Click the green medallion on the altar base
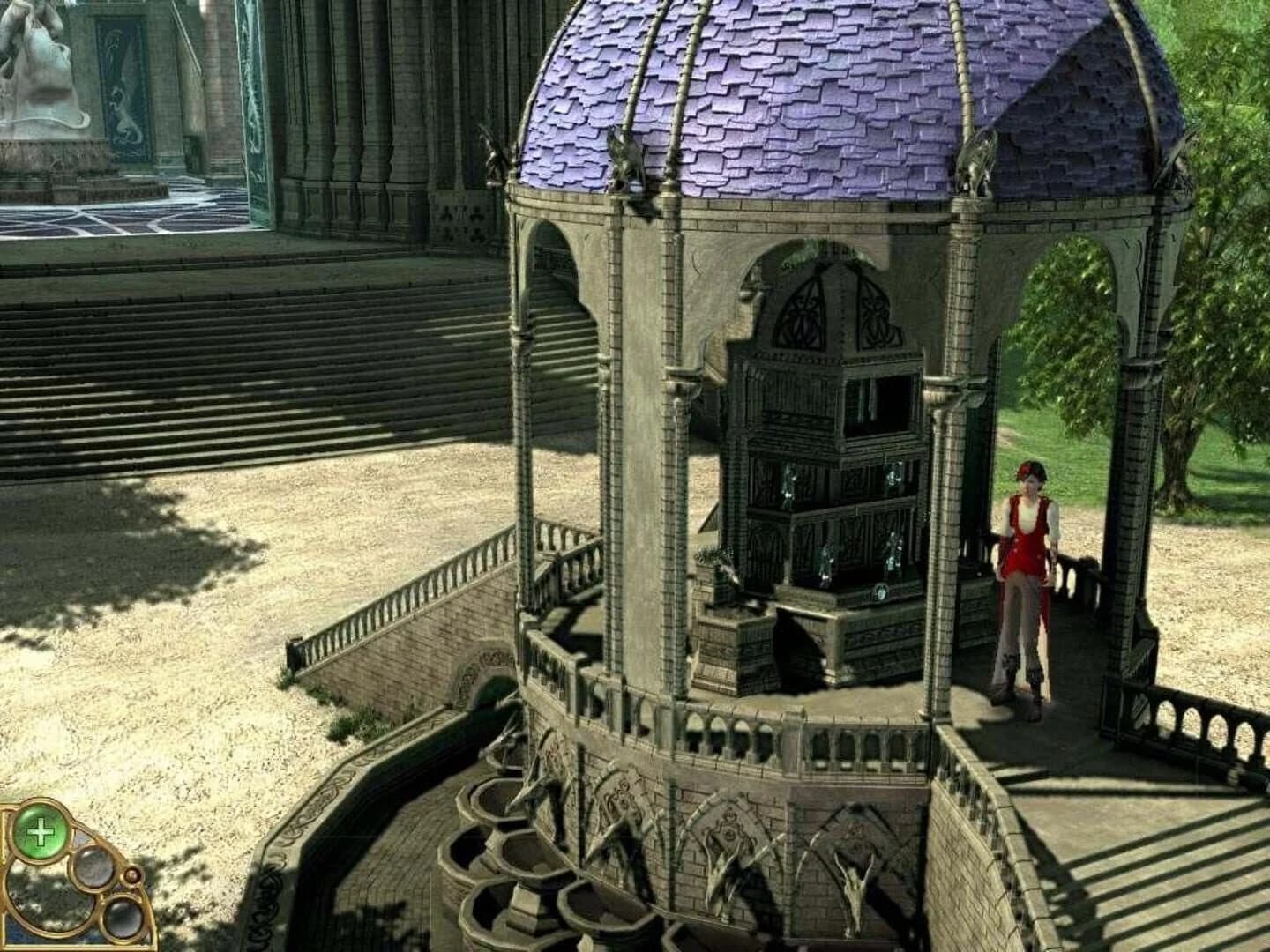The image size is (1270, 952). 880,592
